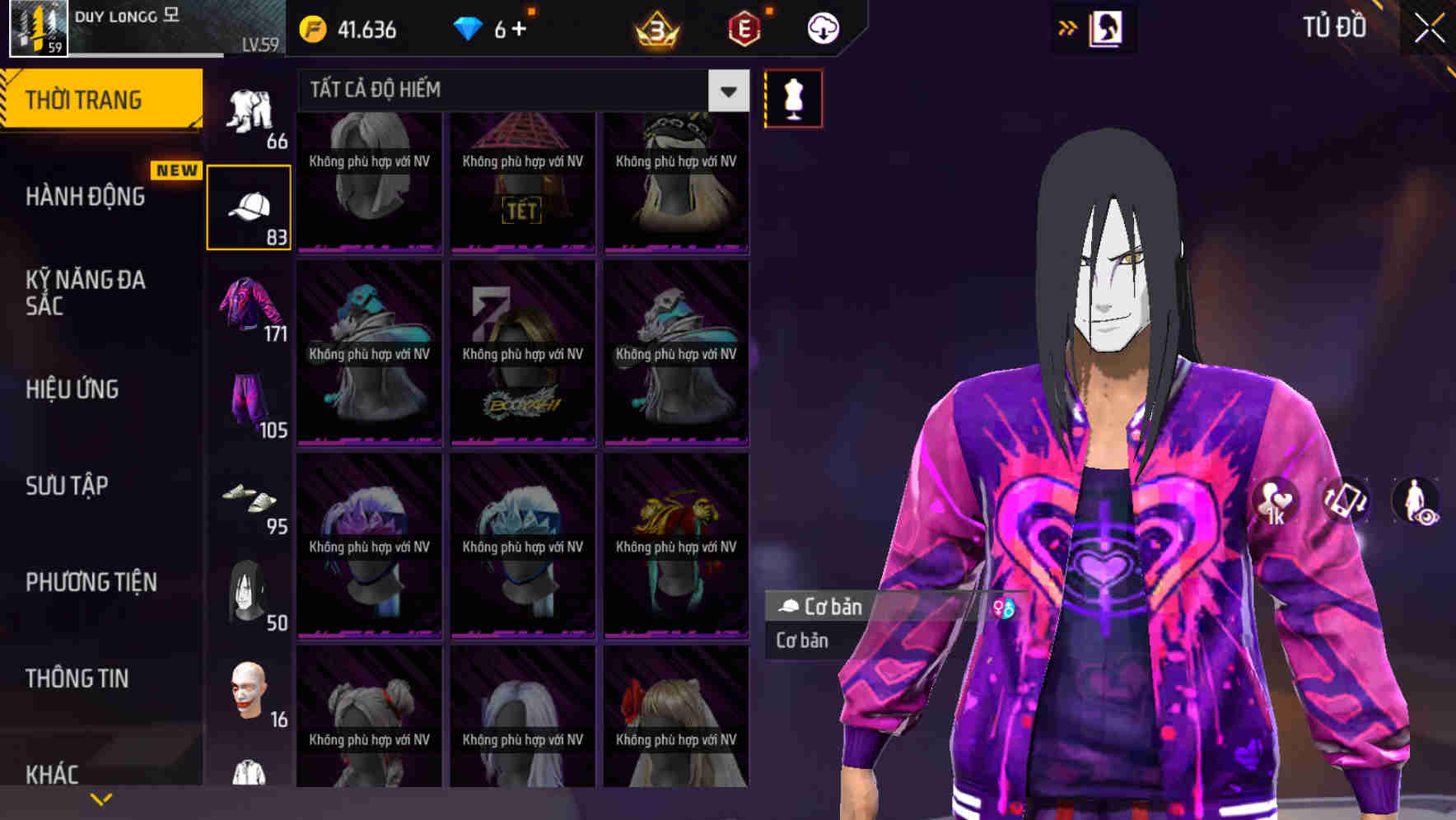Screen dimensions: 1456x820
Task: Open the TẤT CẢ ĐỘ HIẾM rarity dropdown
Action: (726, 91)
